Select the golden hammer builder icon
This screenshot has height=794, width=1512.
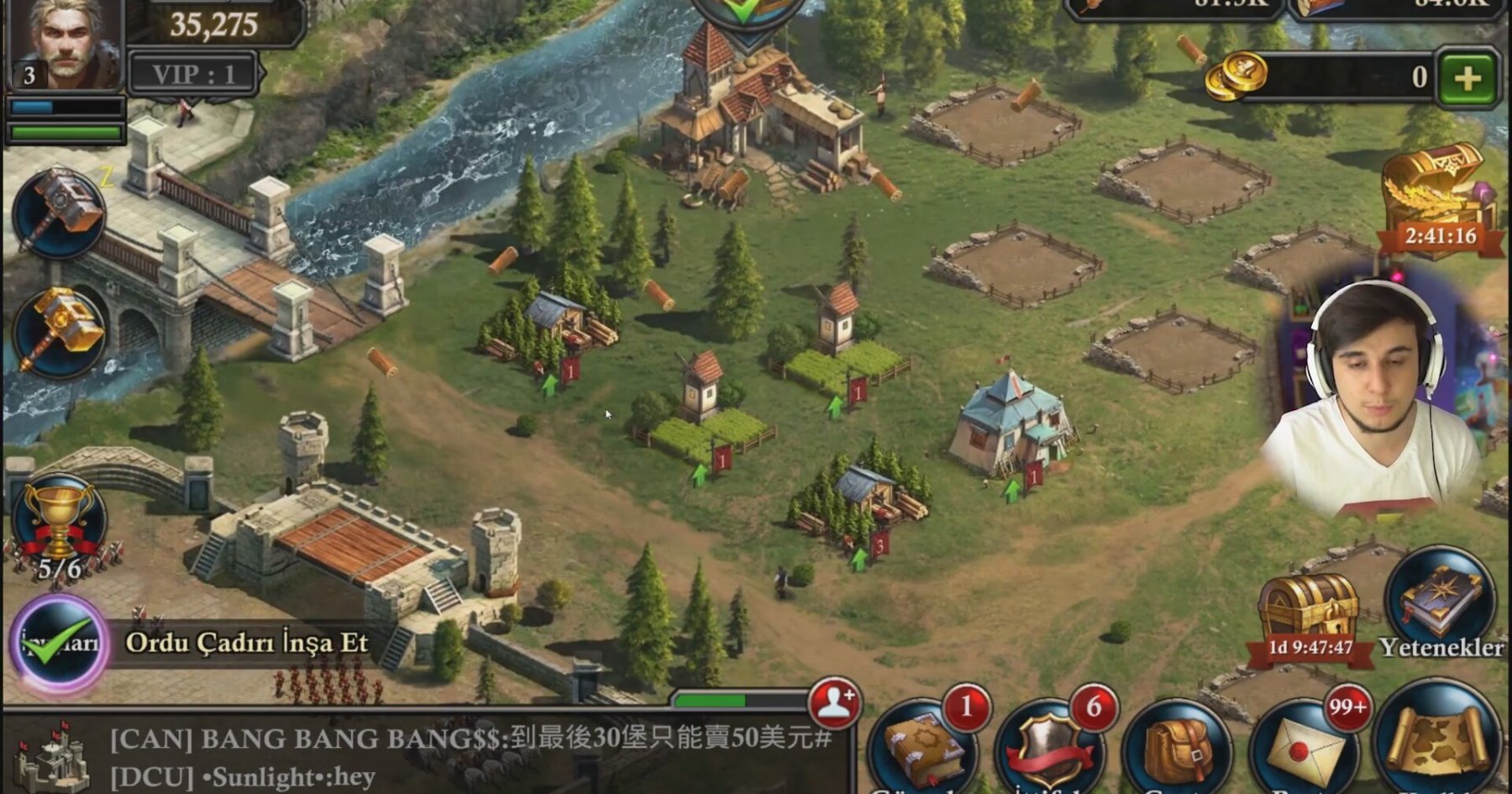point(60,332)
